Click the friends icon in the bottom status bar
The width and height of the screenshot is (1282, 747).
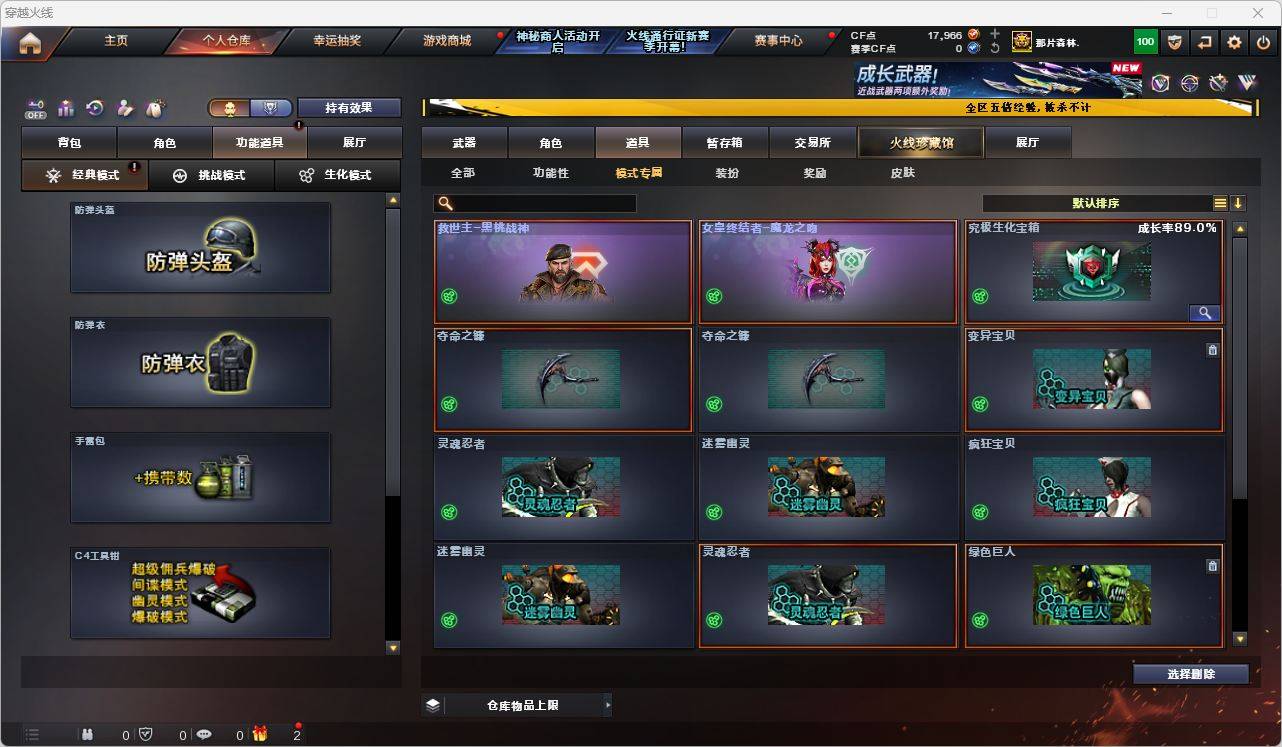[x=87, y=733]
